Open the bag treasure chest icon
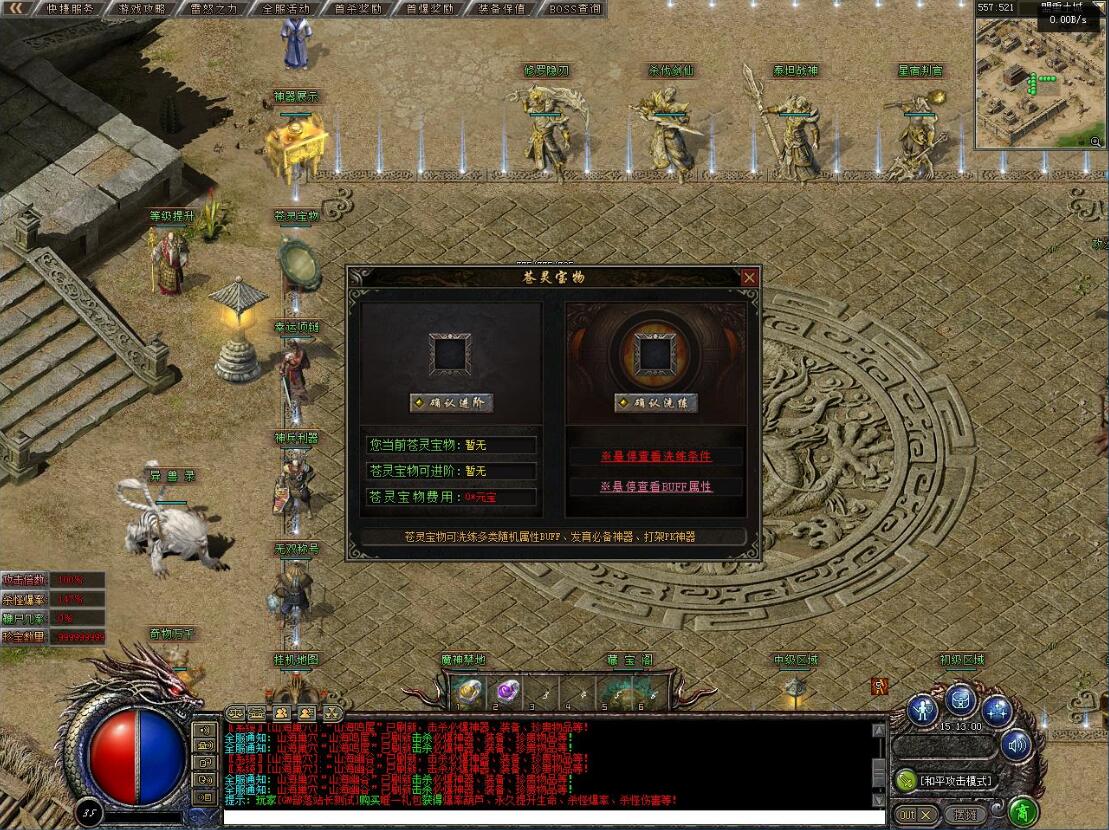 (x=960, y=700)
